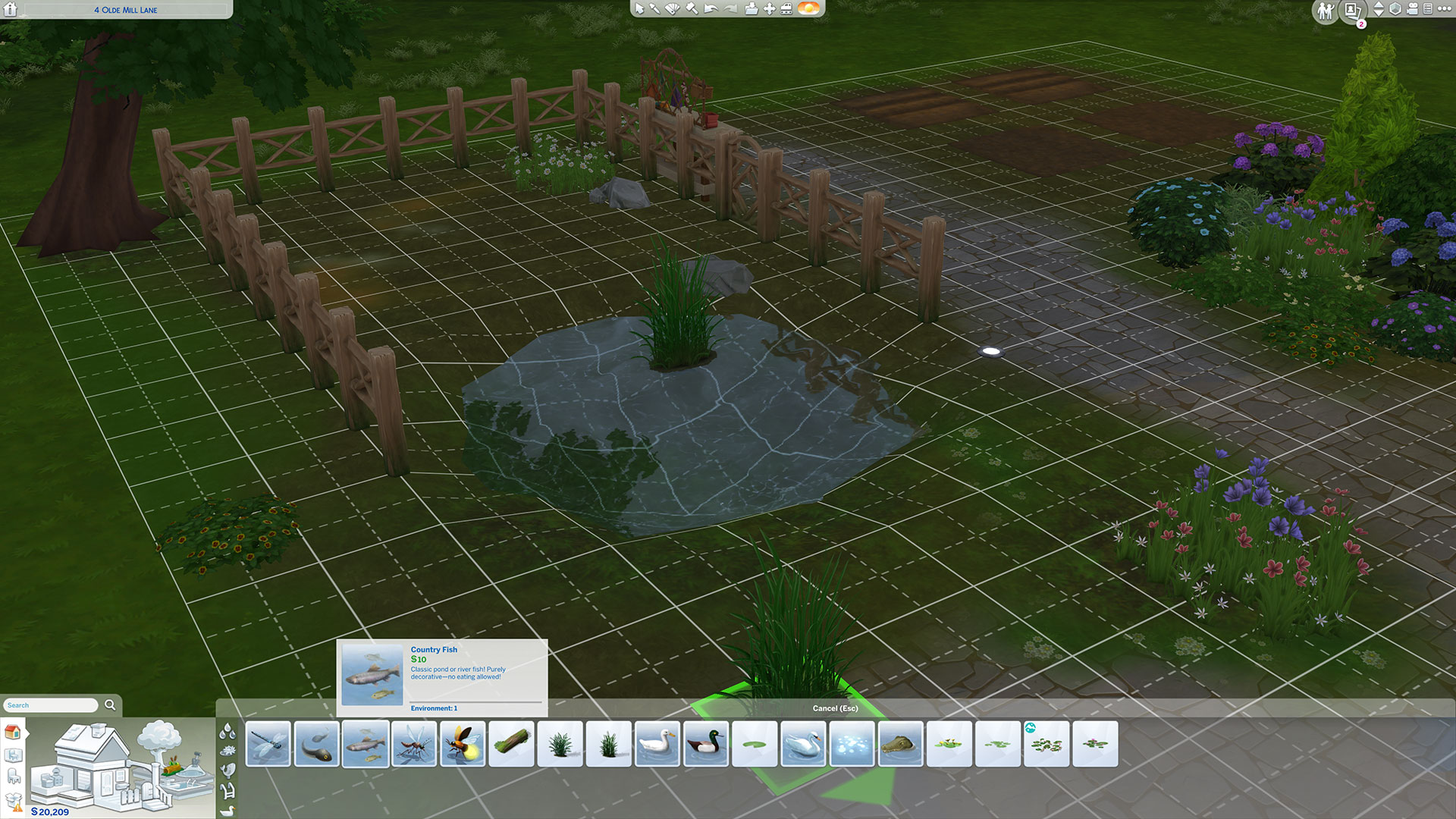Open the custom content box category

pos(14,799)
